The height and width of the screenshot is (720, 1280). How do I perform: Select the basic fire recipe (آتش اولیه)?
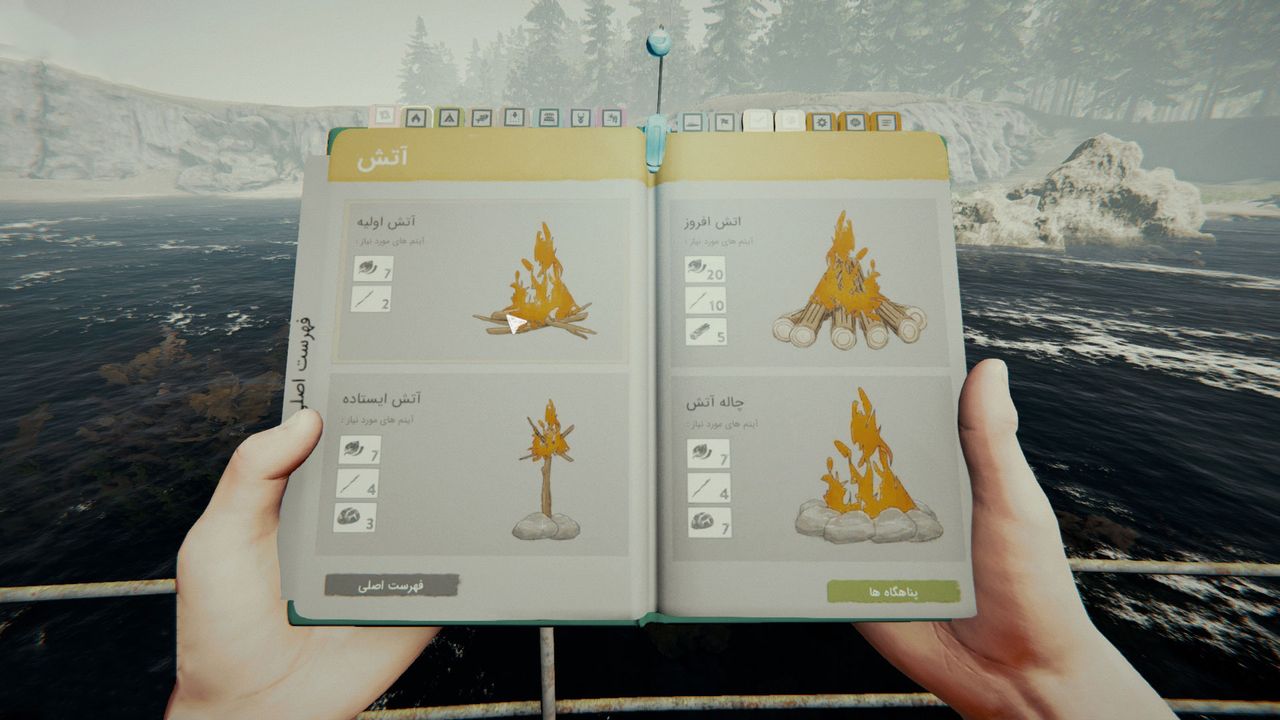point(481,281)
